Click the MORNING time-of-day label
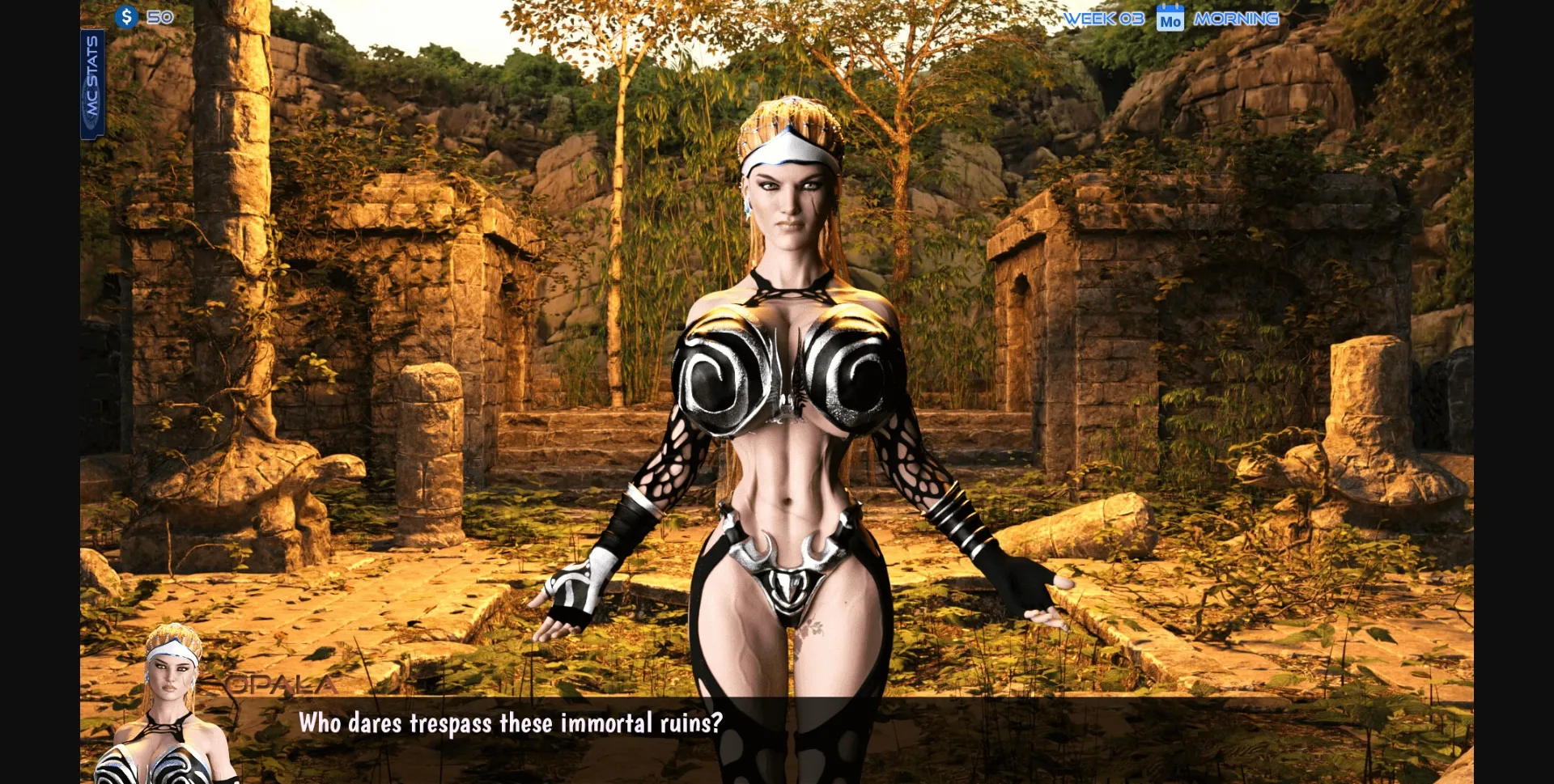 point(1237,18)
